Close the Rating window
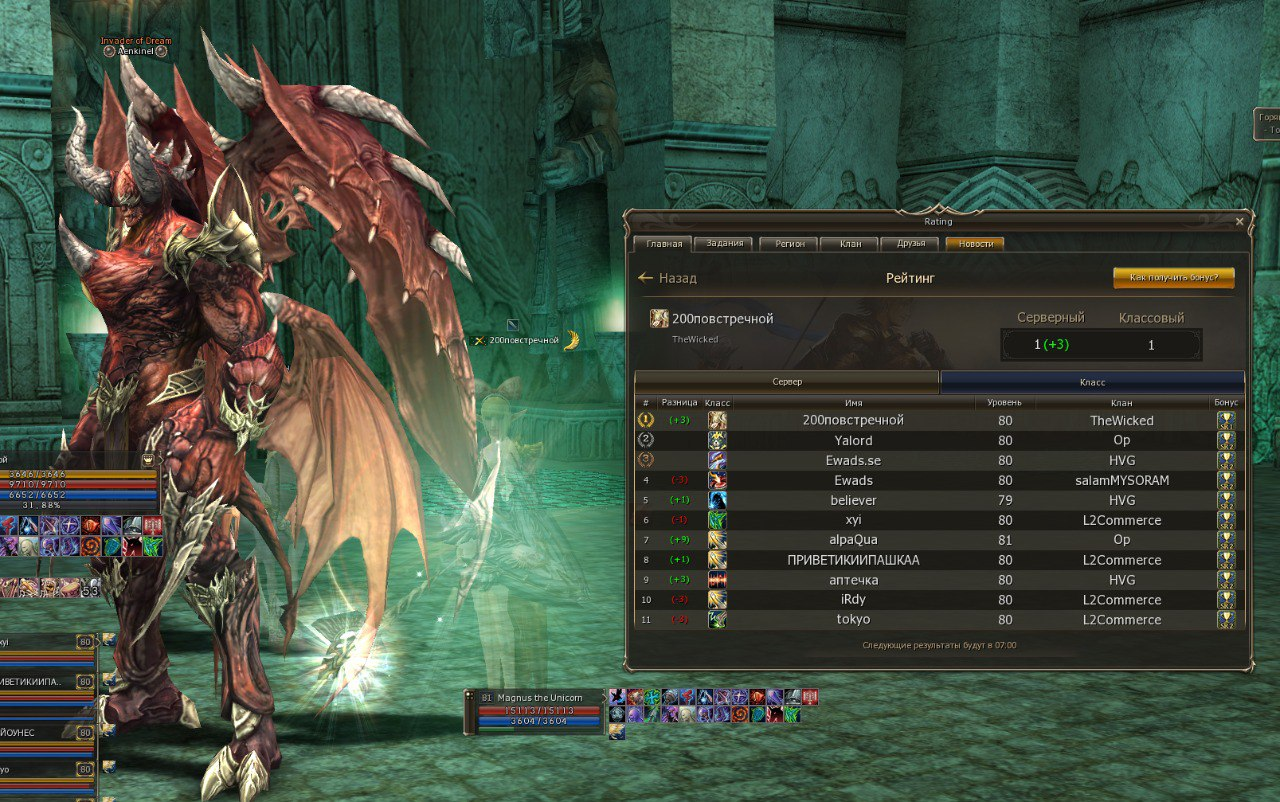 click(x=1240, y=221)
